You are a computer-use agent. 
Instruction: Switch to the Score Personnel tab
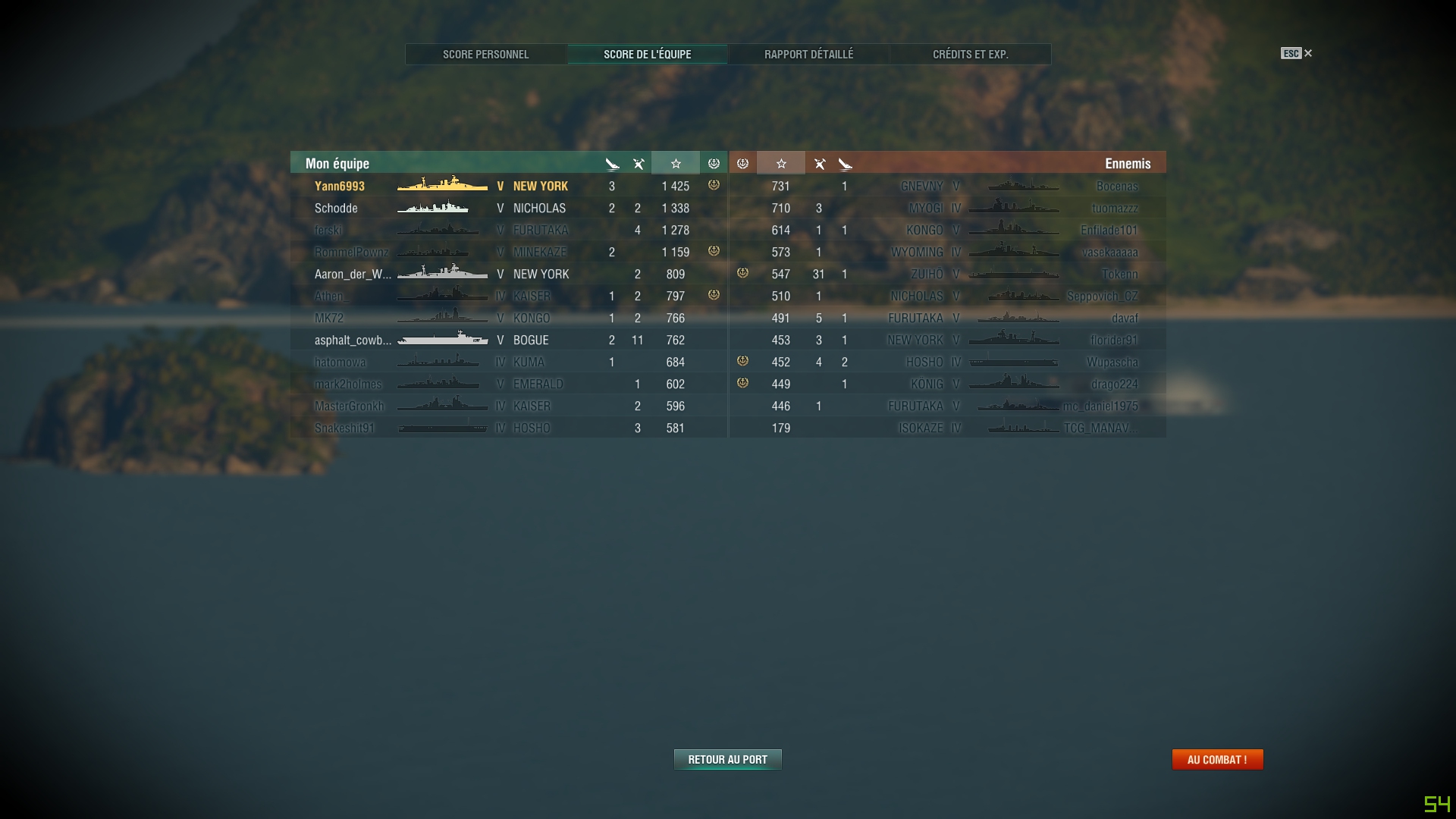pos(486,54)
